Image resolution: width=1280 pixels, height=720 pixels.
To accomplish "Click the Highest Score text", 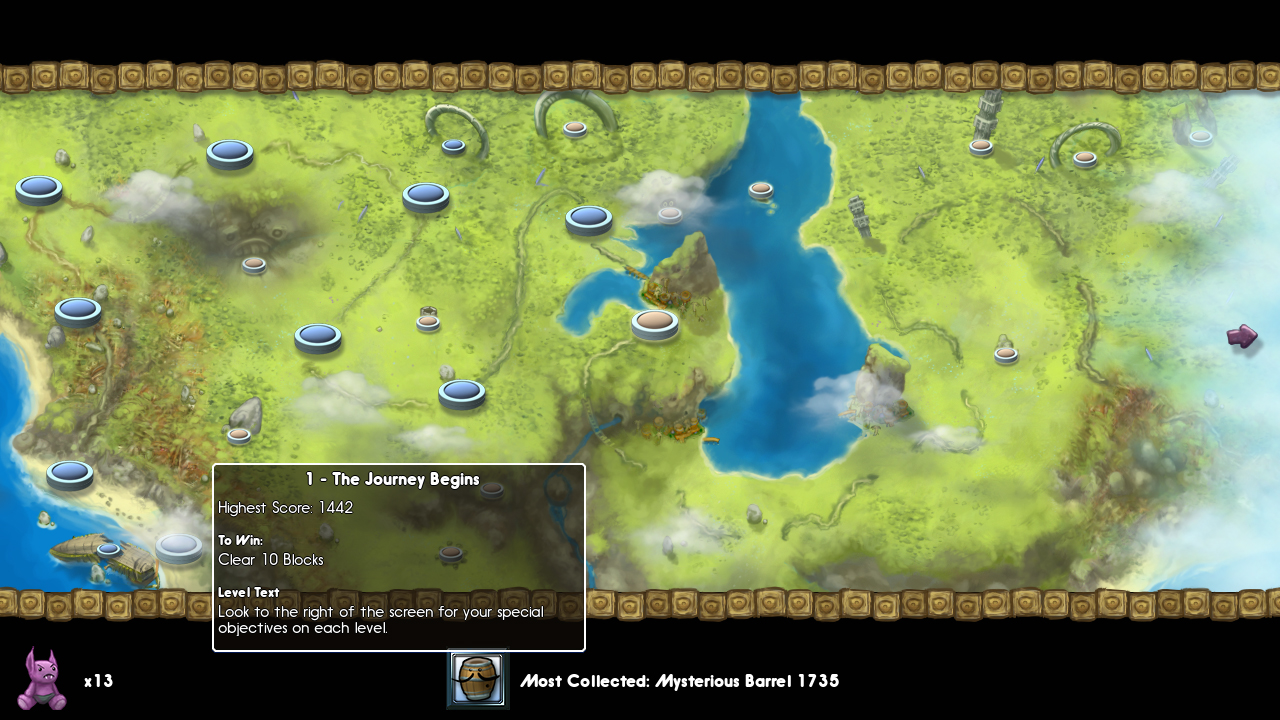I will pyautogui.click(x=286, y=508).
